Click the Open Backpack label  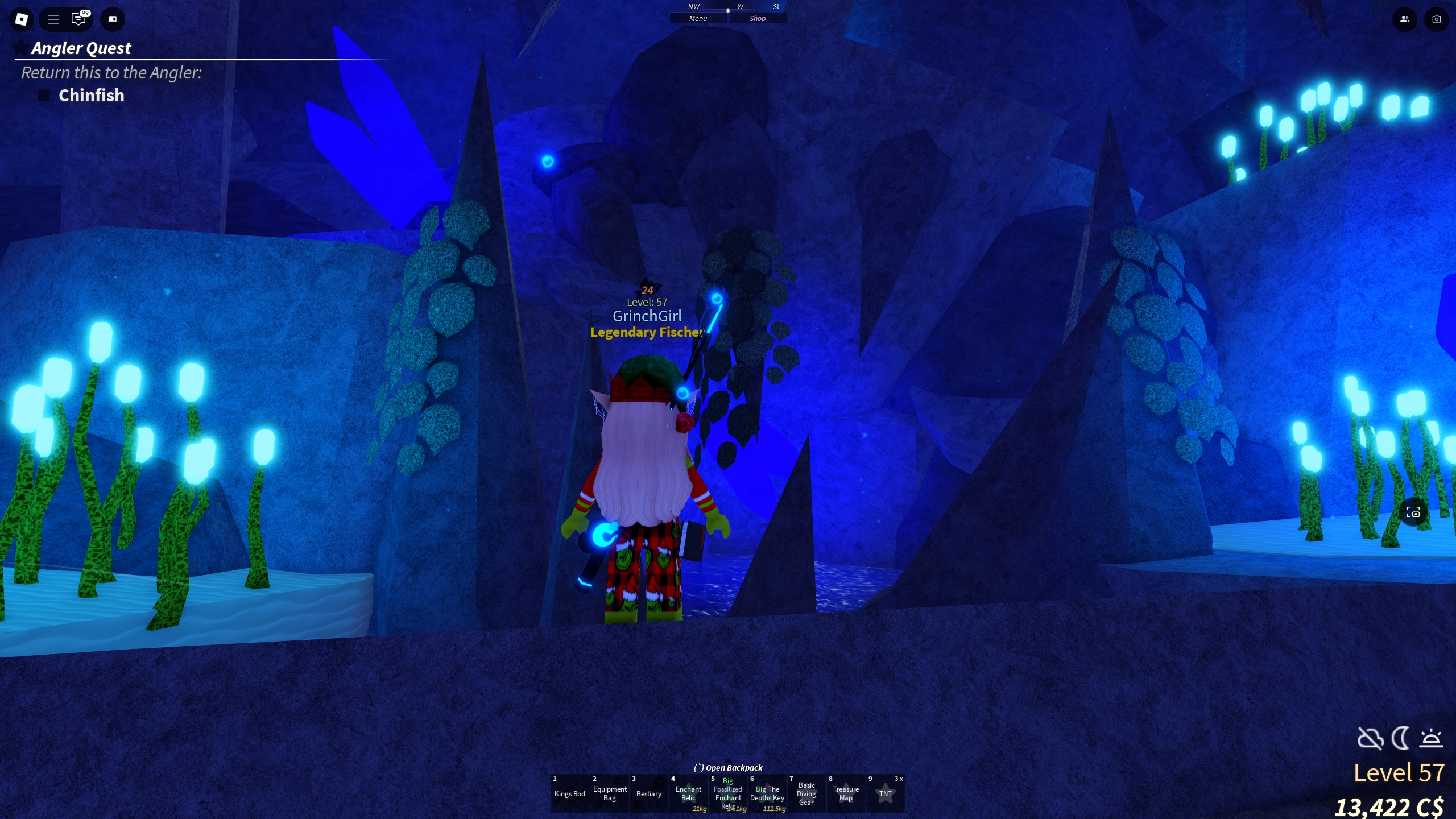728,767
